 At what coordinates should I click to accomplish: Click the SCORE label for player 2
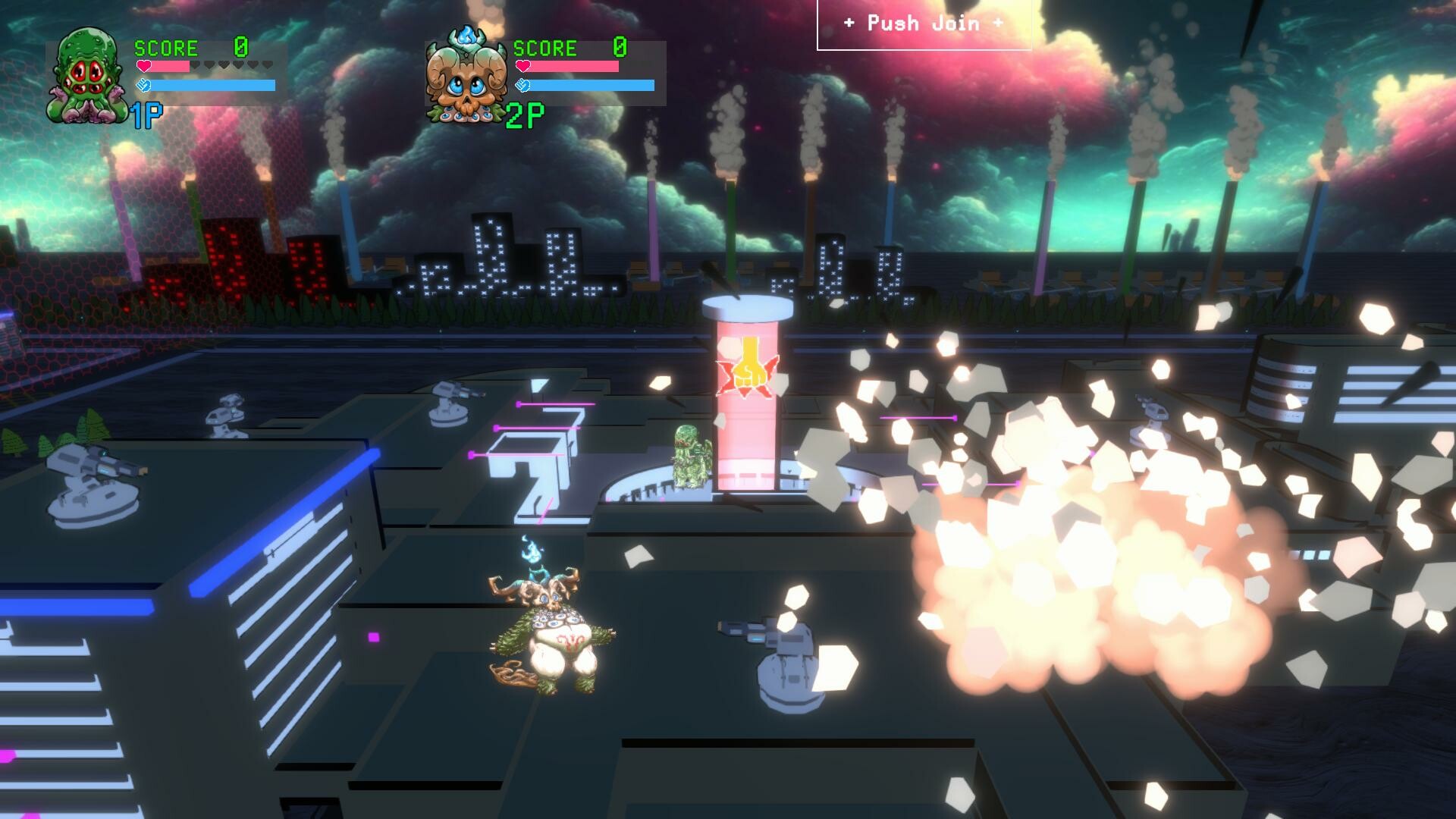pos(544,48)
